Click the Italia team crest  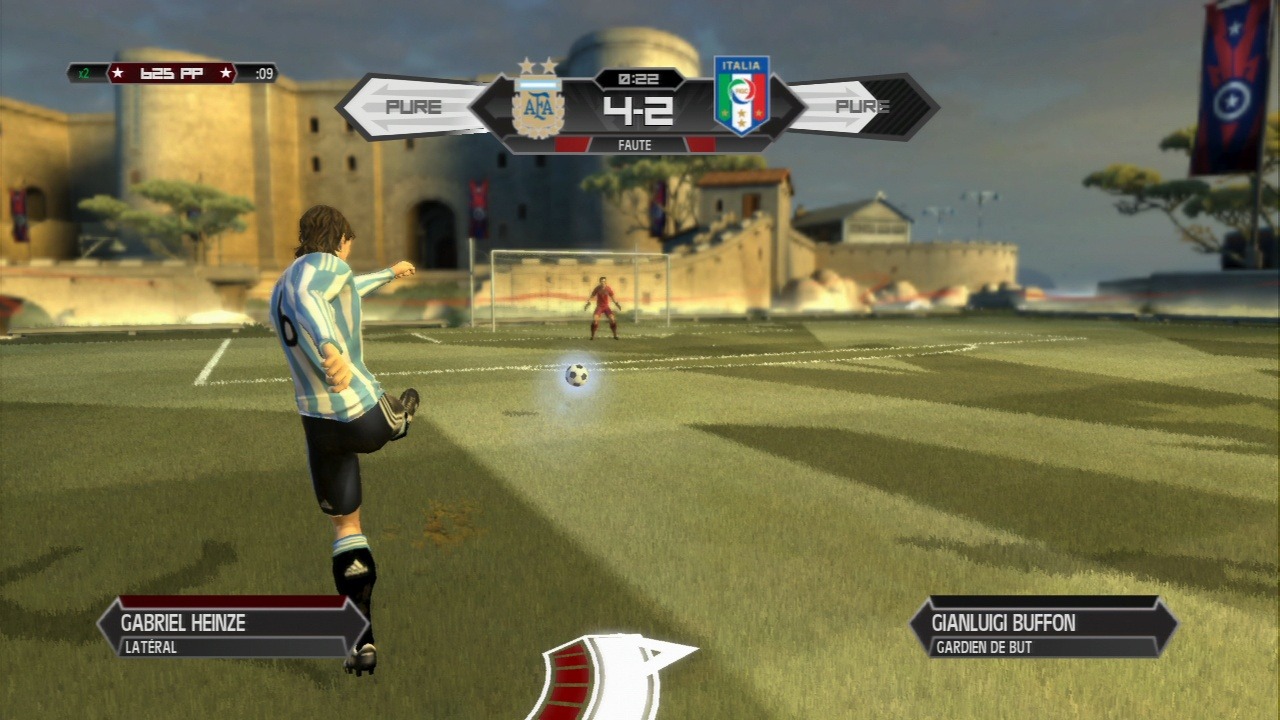pyautogui.click(x=741, y=96)
